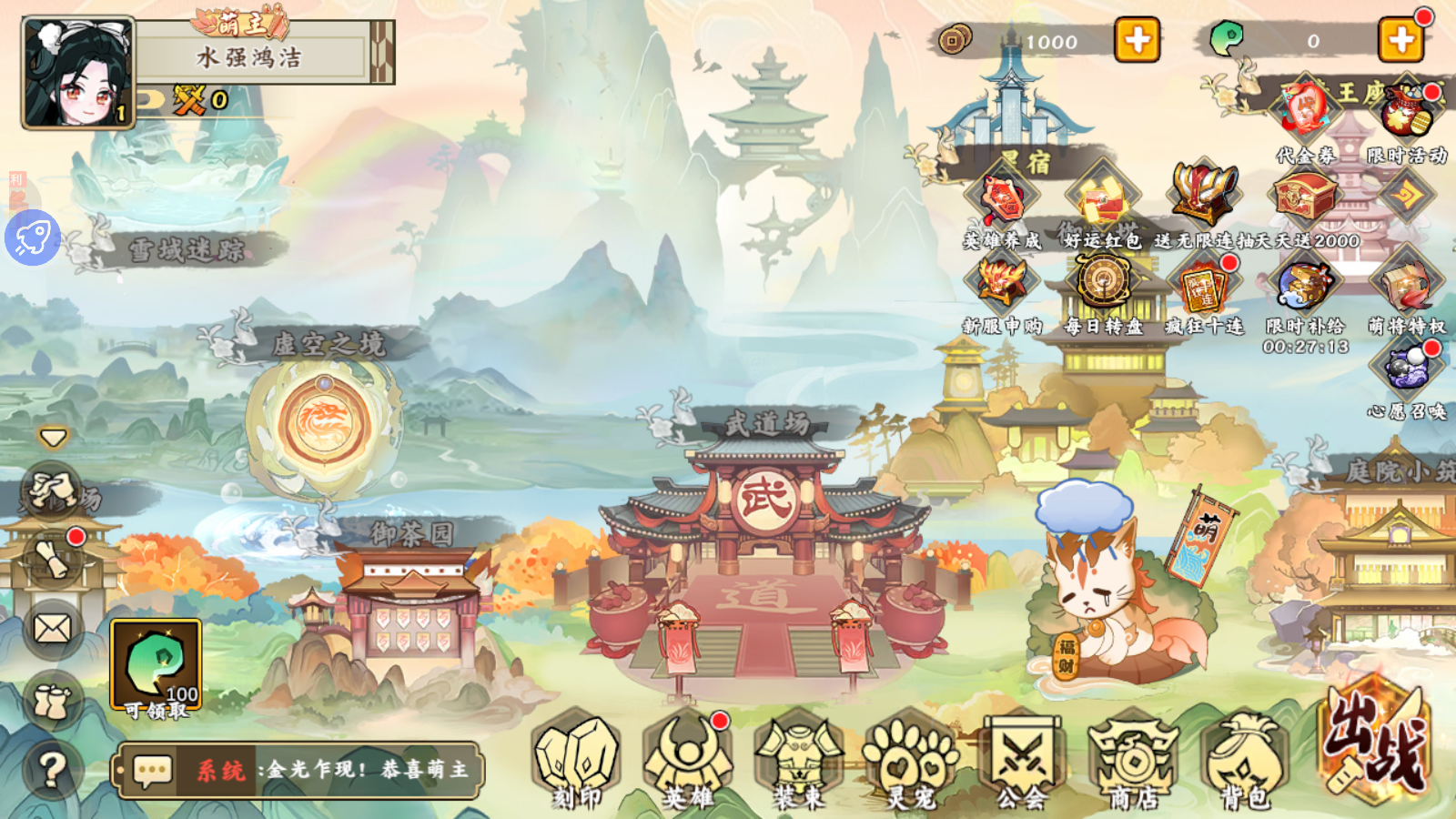This screenshot has height=819, width=1456.
Task: Open the question mark help button
Action: click(53, 770)
